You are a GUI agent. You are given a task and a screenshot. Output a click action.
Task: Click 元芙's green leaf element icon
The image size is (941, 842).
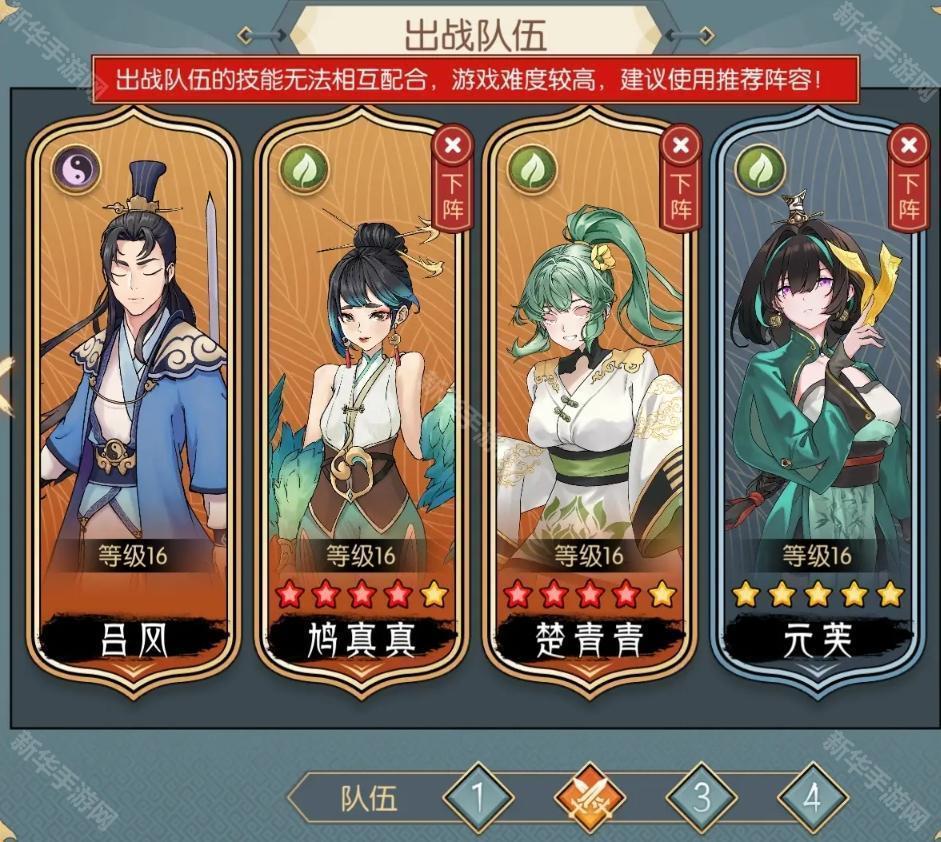pos(760,169)
